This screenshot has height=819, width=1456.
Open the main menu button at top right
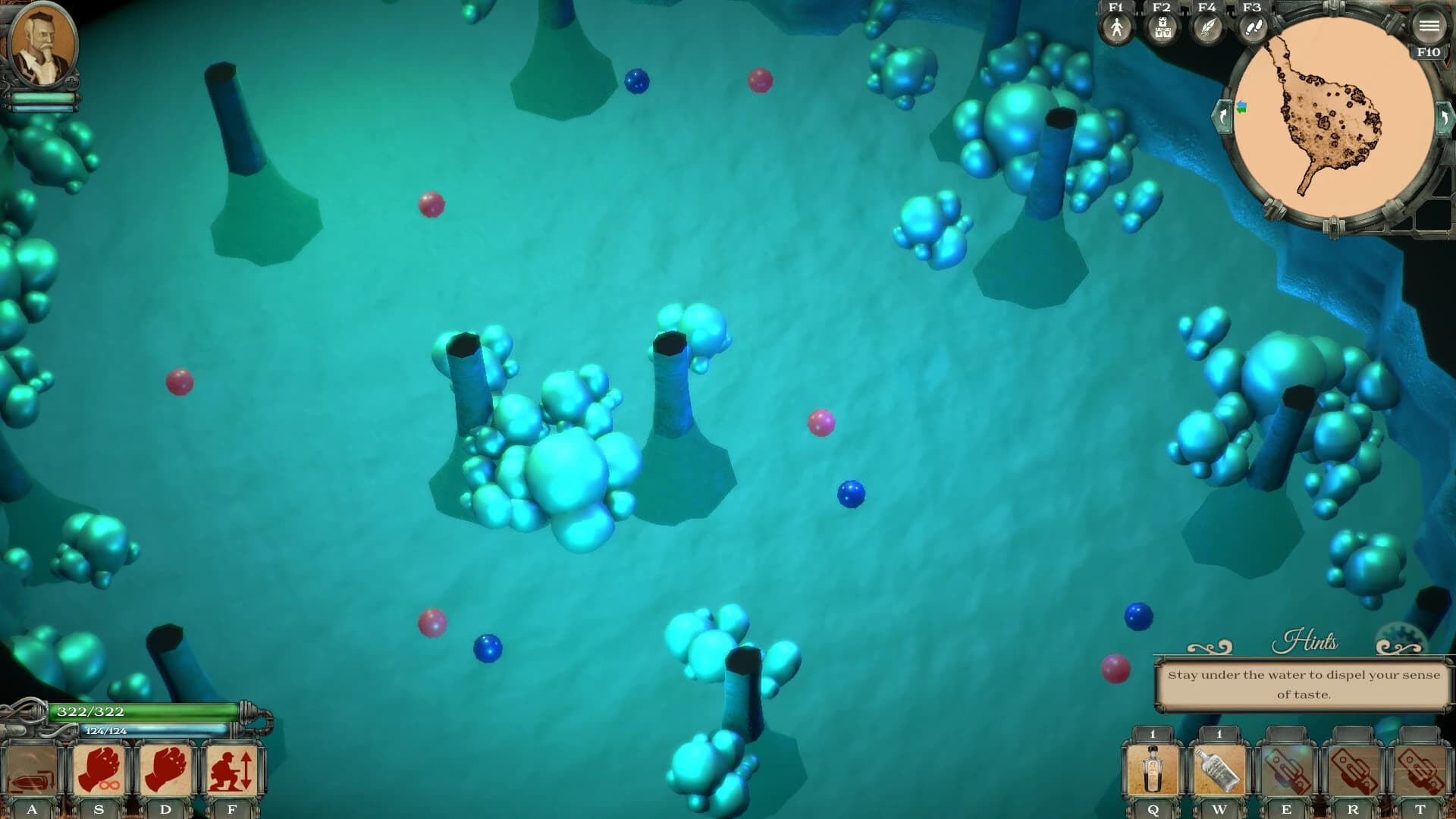(x=1429, y=26)
